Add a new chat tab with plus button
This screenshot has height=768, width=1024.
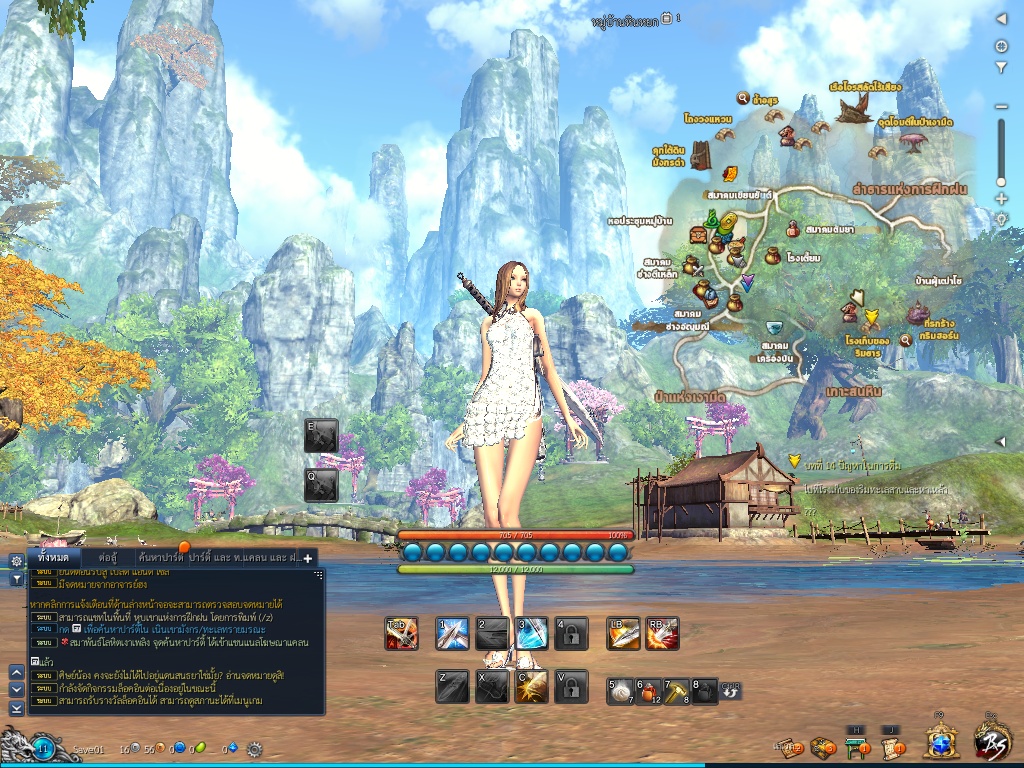pos(308,558)
